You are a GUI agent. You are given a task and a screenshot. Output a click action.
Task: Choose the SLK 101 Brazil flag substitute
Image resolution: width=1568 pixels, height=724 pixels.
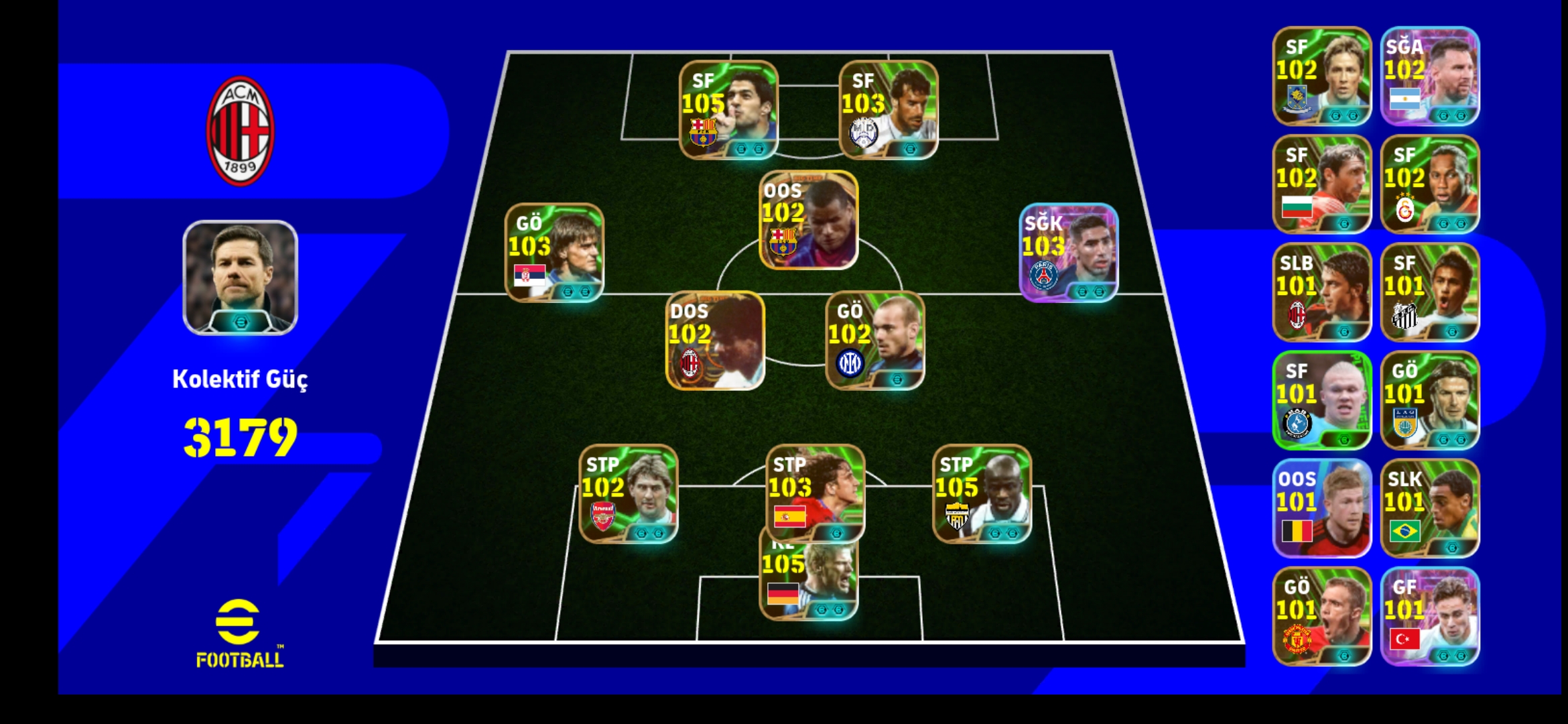1430,508
